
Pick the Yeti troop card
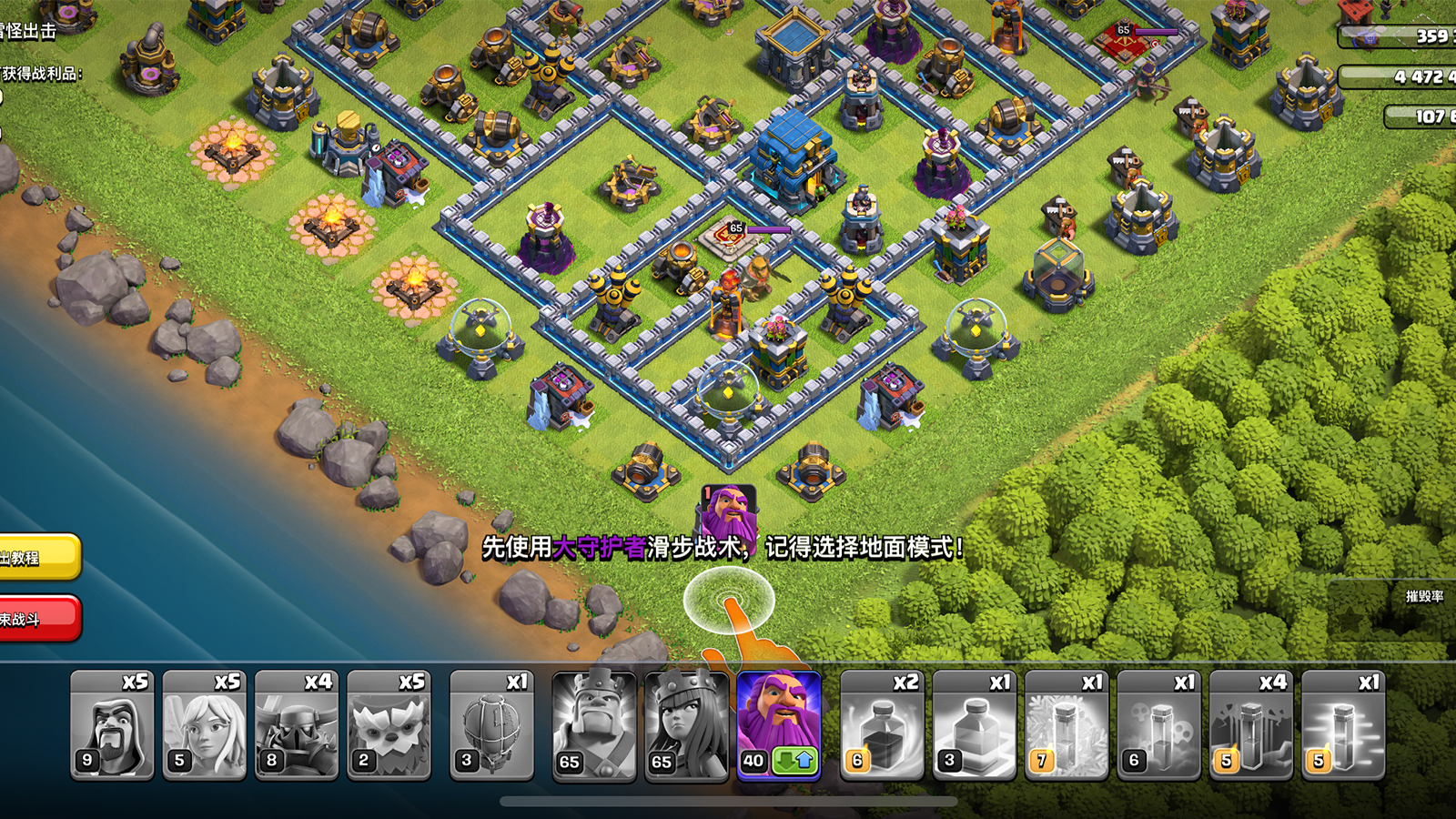pos(389,725)
